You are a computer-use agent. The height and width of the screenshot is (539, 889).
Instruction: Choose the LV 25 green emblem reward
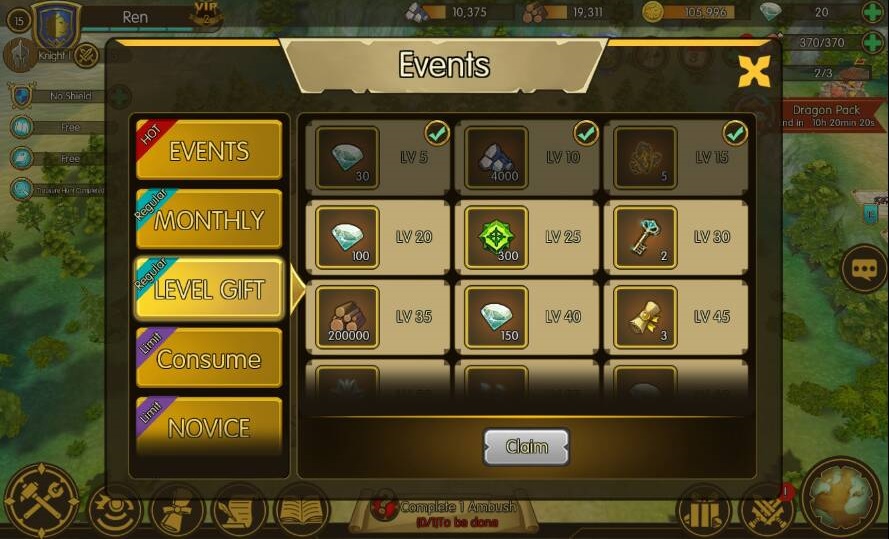click(x=496, y=238)
